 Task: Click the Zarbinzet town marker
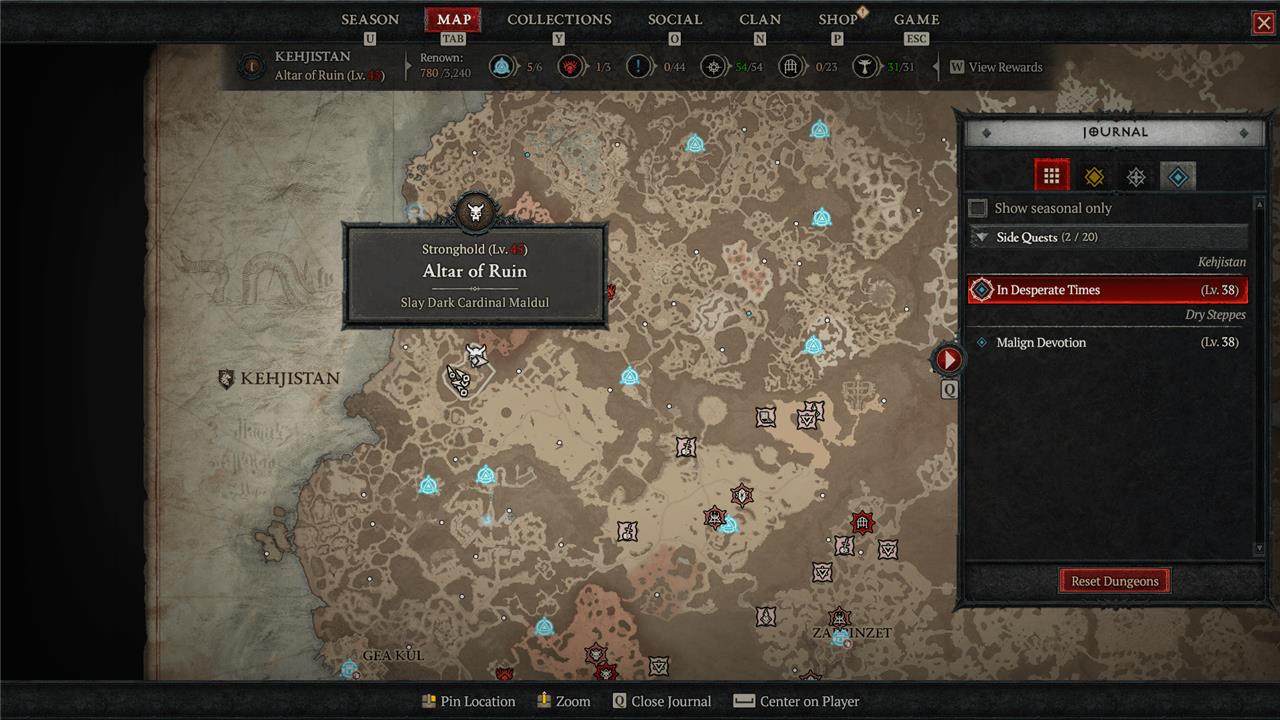pyautogui.click(x=840, y=636)
